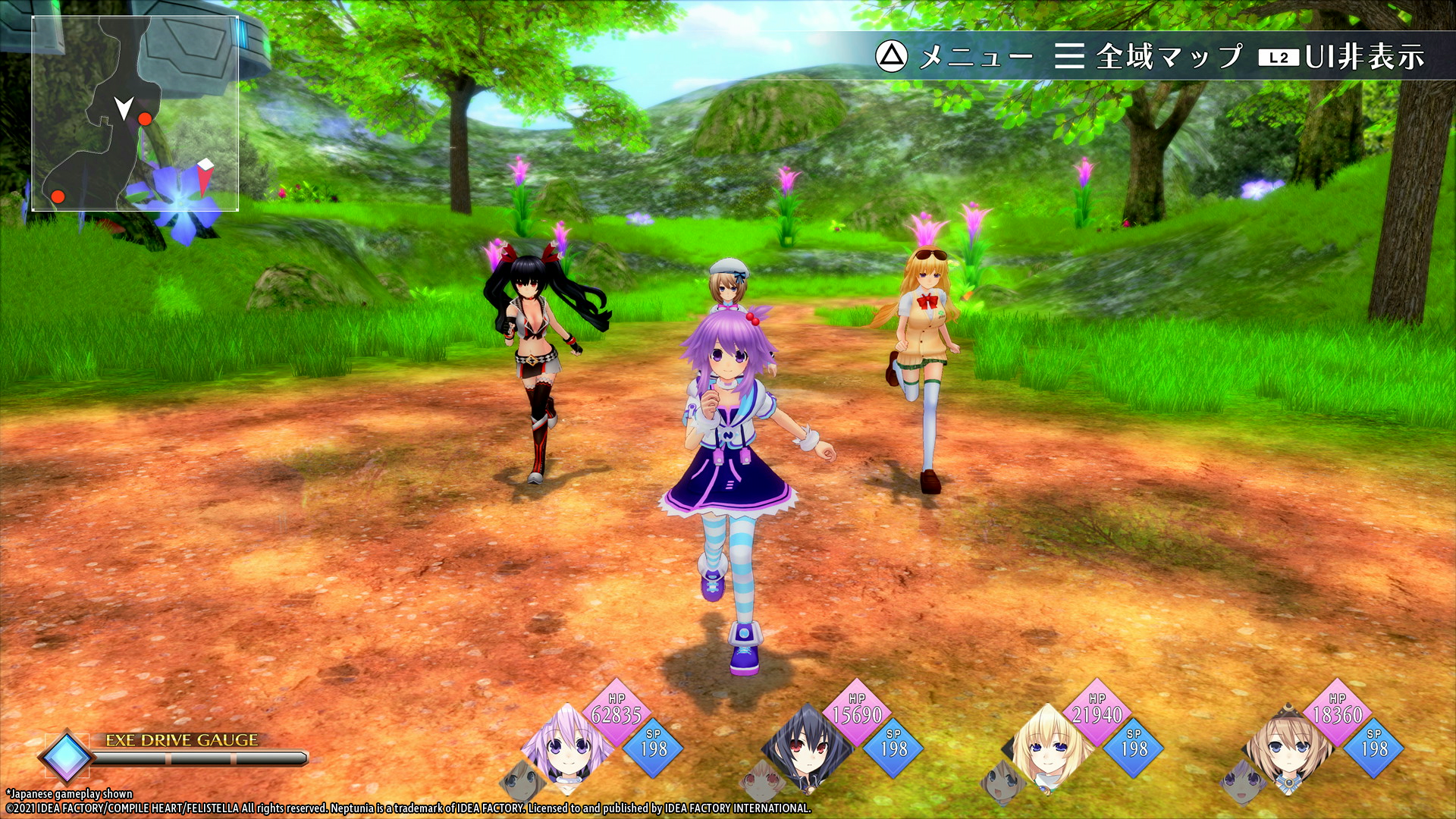
Task: Click the minimap in the corner
Action: click(135, 114)
